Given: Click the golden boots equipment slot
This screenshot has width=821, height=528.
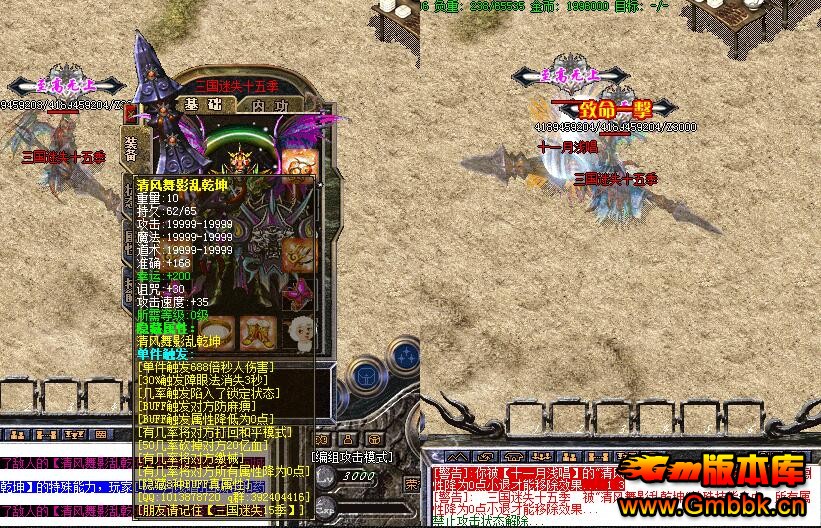Looking at the screenshot, I should tap(256, 333).
